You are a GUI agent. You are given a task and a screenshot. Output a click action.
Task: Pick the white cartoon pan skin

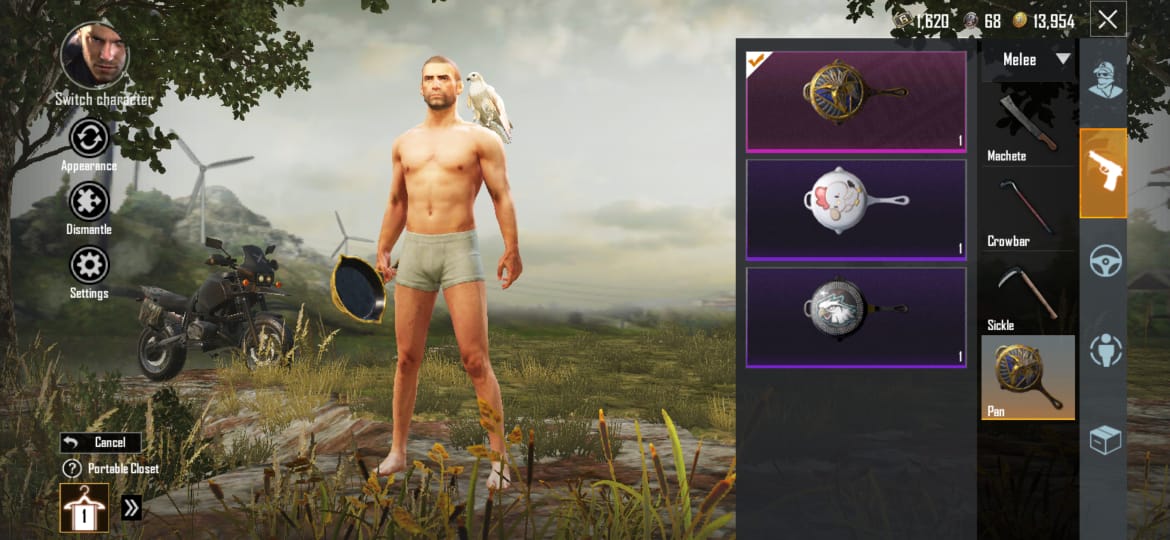click(x=856, y=208)
